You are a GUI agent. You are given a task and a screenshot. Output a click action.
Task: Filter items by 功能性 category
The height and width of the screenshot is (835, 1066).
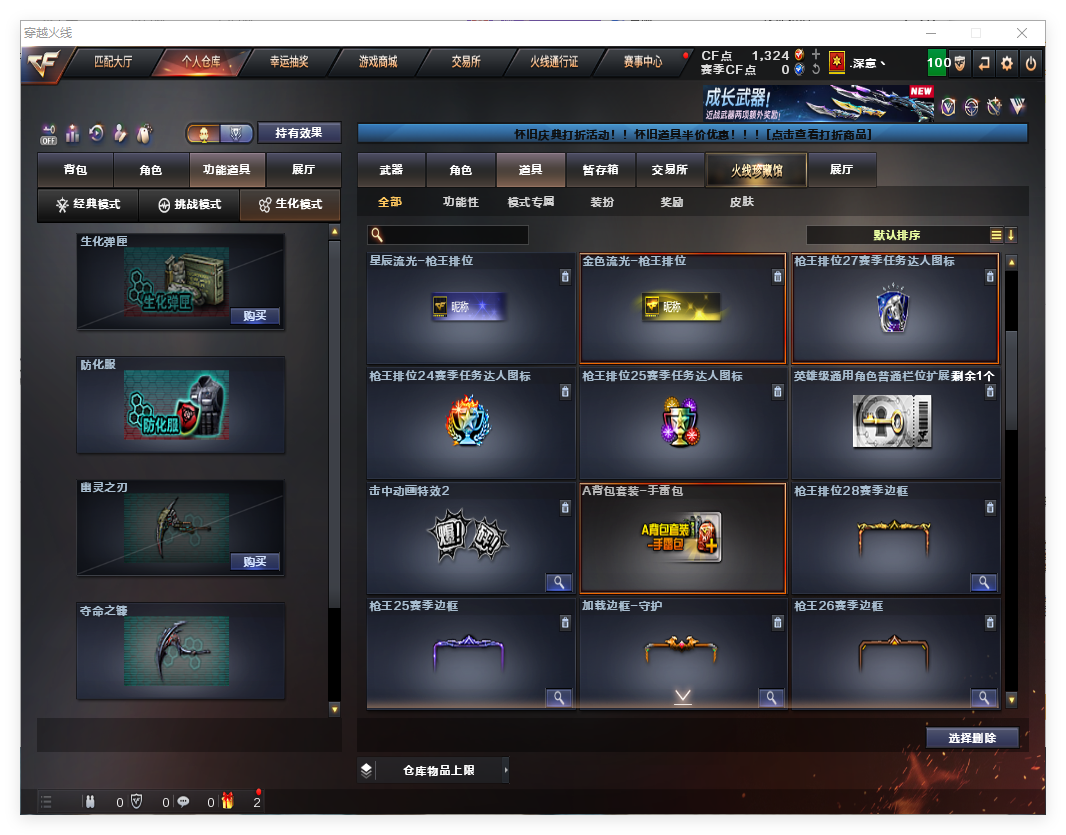461,202
